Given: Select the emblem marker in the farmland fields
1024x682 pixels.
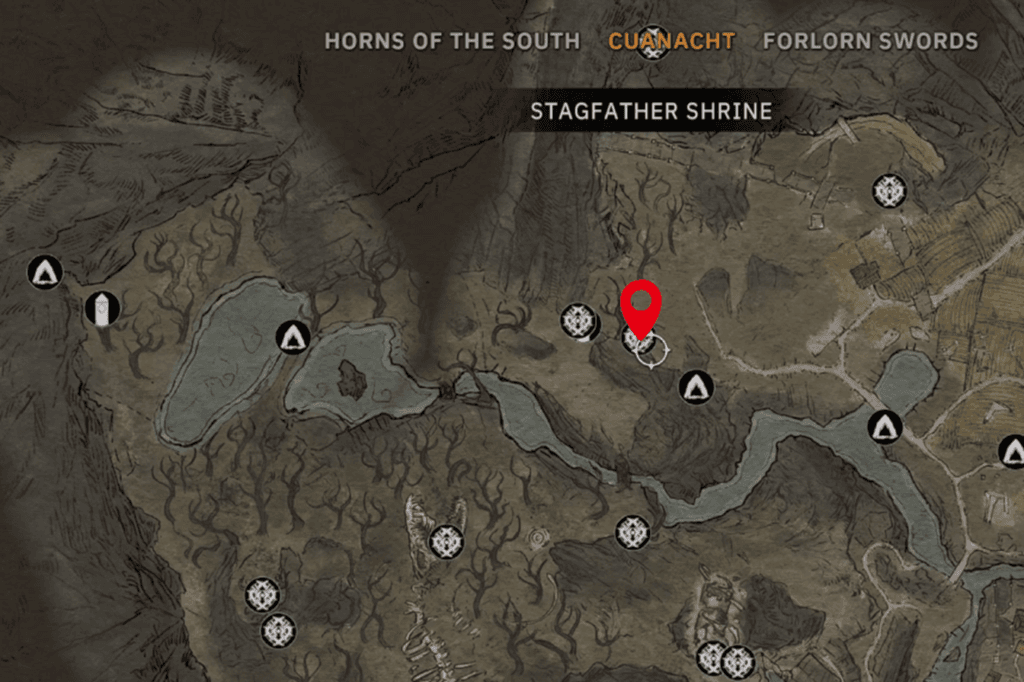Looking at the screenshot, I should click(x=889, y=189).
